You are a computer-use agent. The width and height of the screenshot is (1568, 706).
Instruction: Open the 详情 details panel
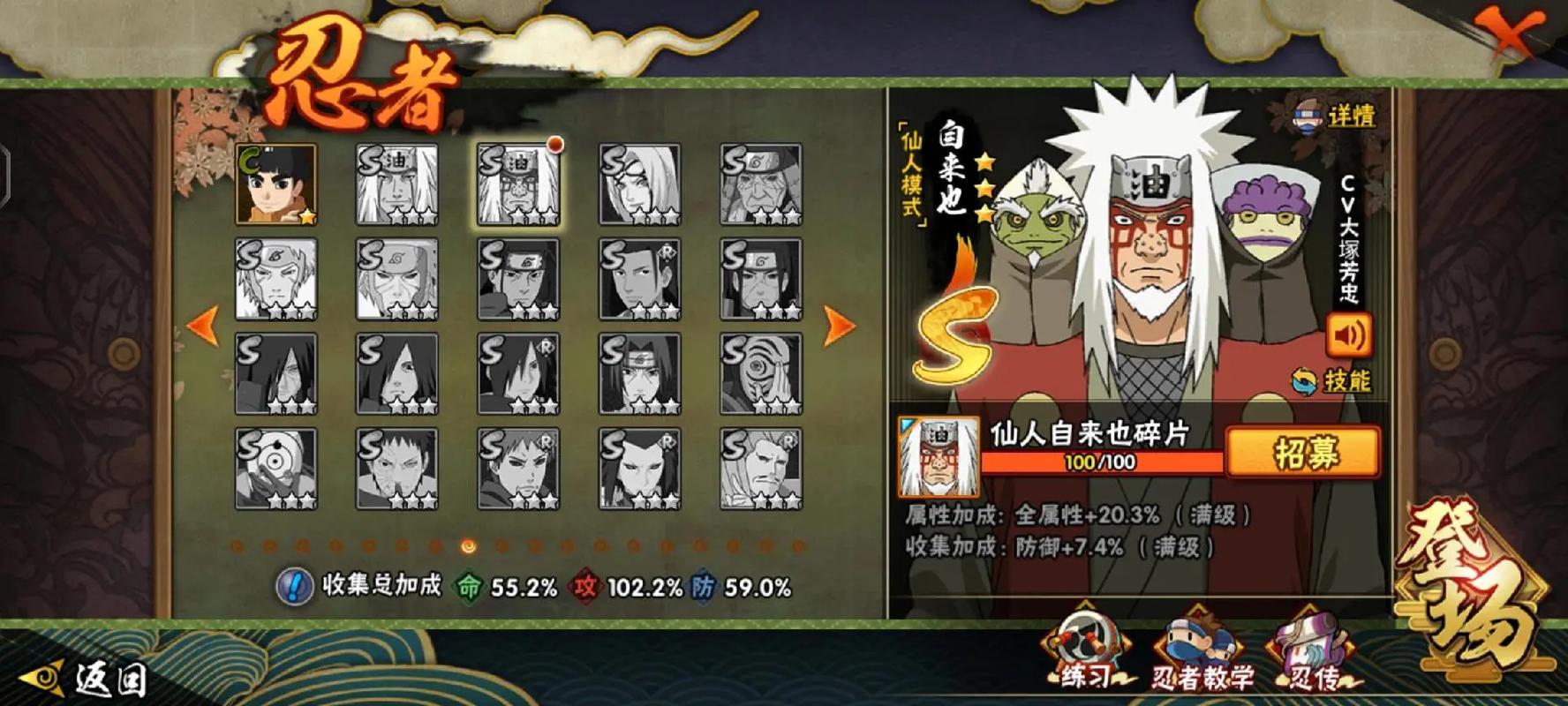[1335, 116]
